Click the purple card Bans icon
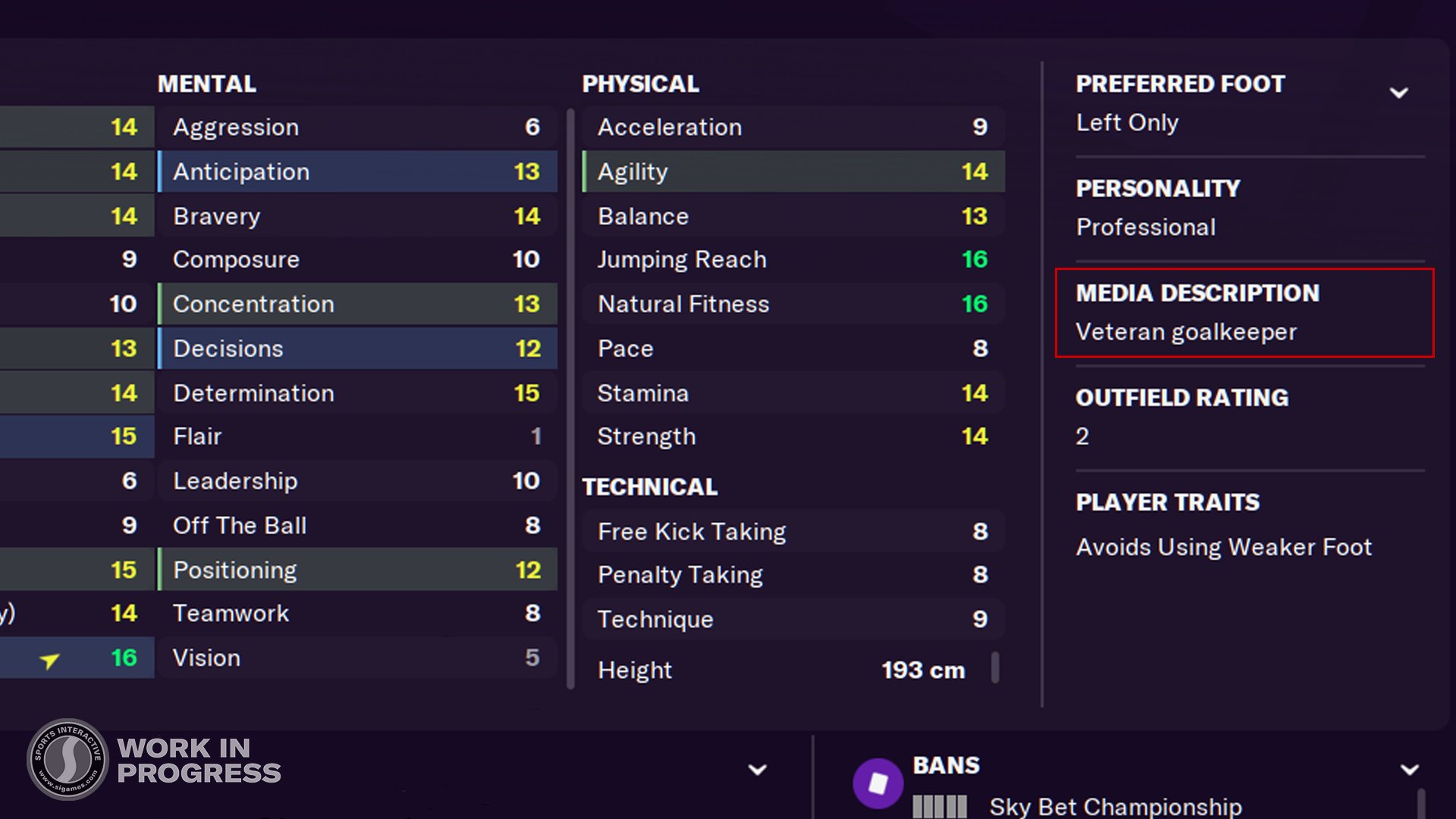Screen dimensions: 1456x819 tap(877, 783)
